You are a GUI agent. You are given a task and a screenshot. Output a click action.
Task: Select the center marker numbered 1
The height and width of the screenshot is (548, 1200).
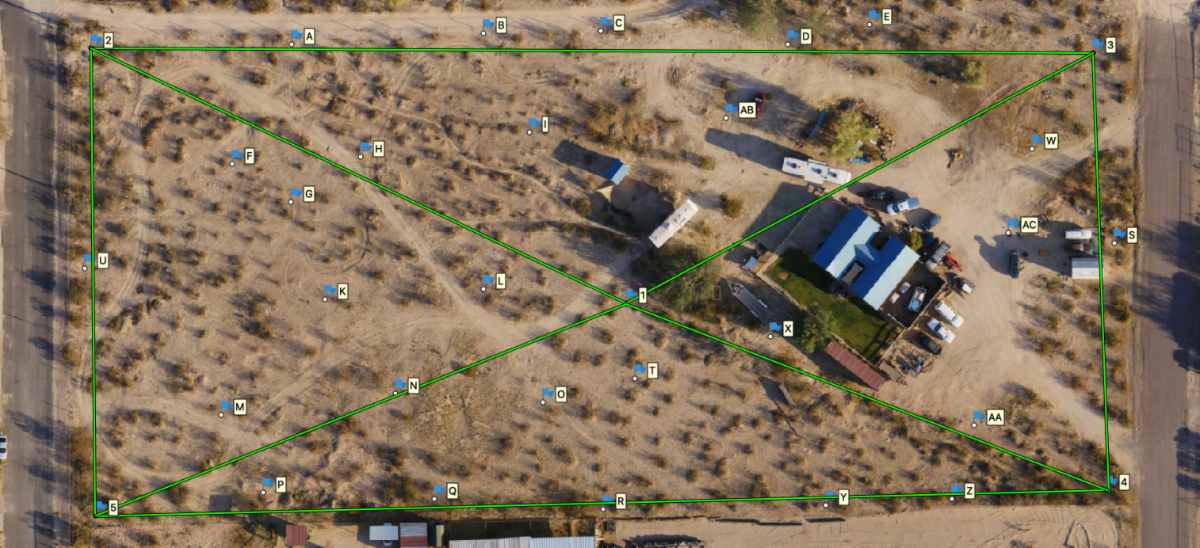[x=631, y=294]
